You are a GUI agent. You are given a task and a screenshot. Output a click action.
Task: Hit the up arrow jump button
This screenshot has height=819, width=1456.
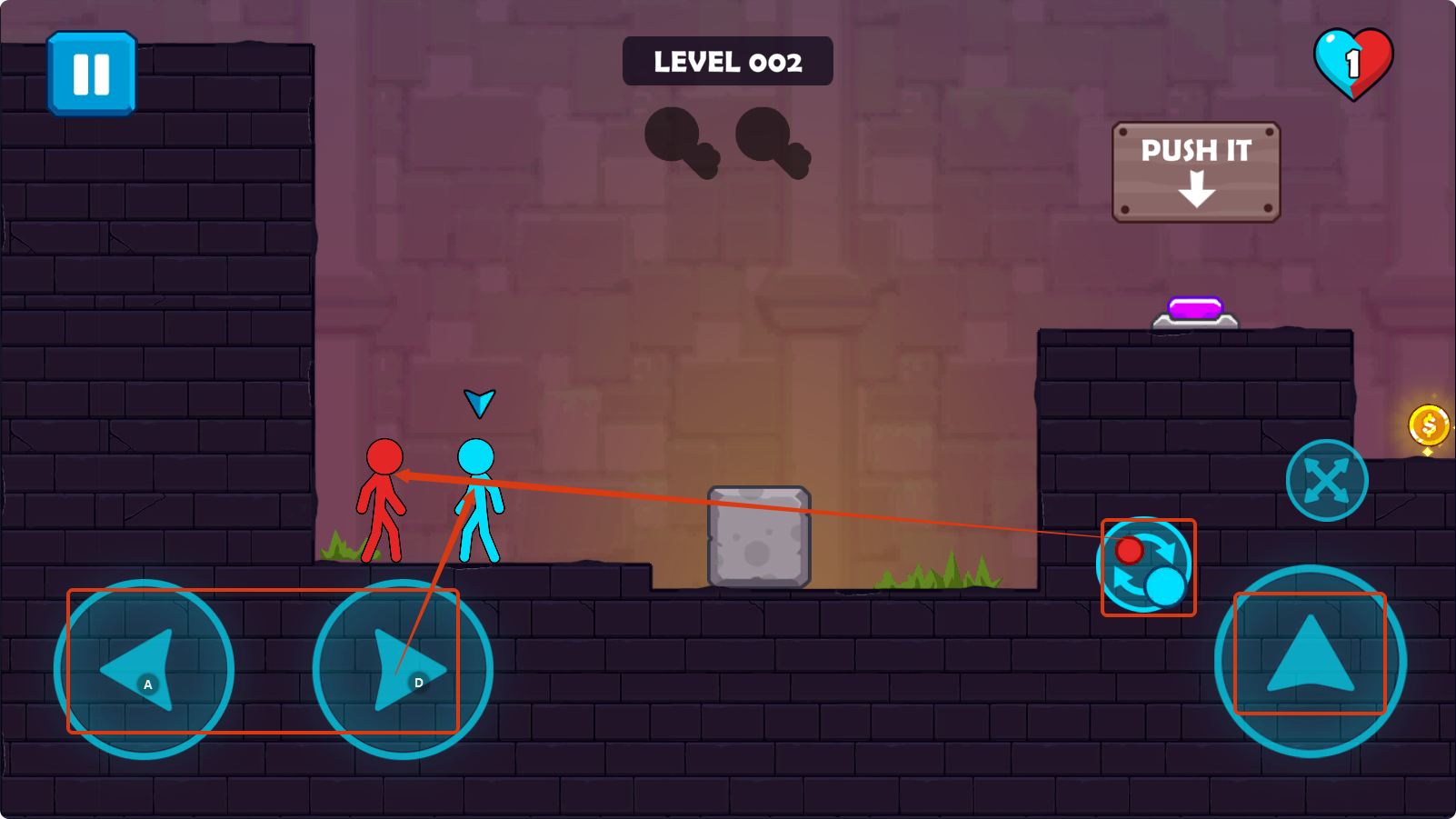[1310, 661]
